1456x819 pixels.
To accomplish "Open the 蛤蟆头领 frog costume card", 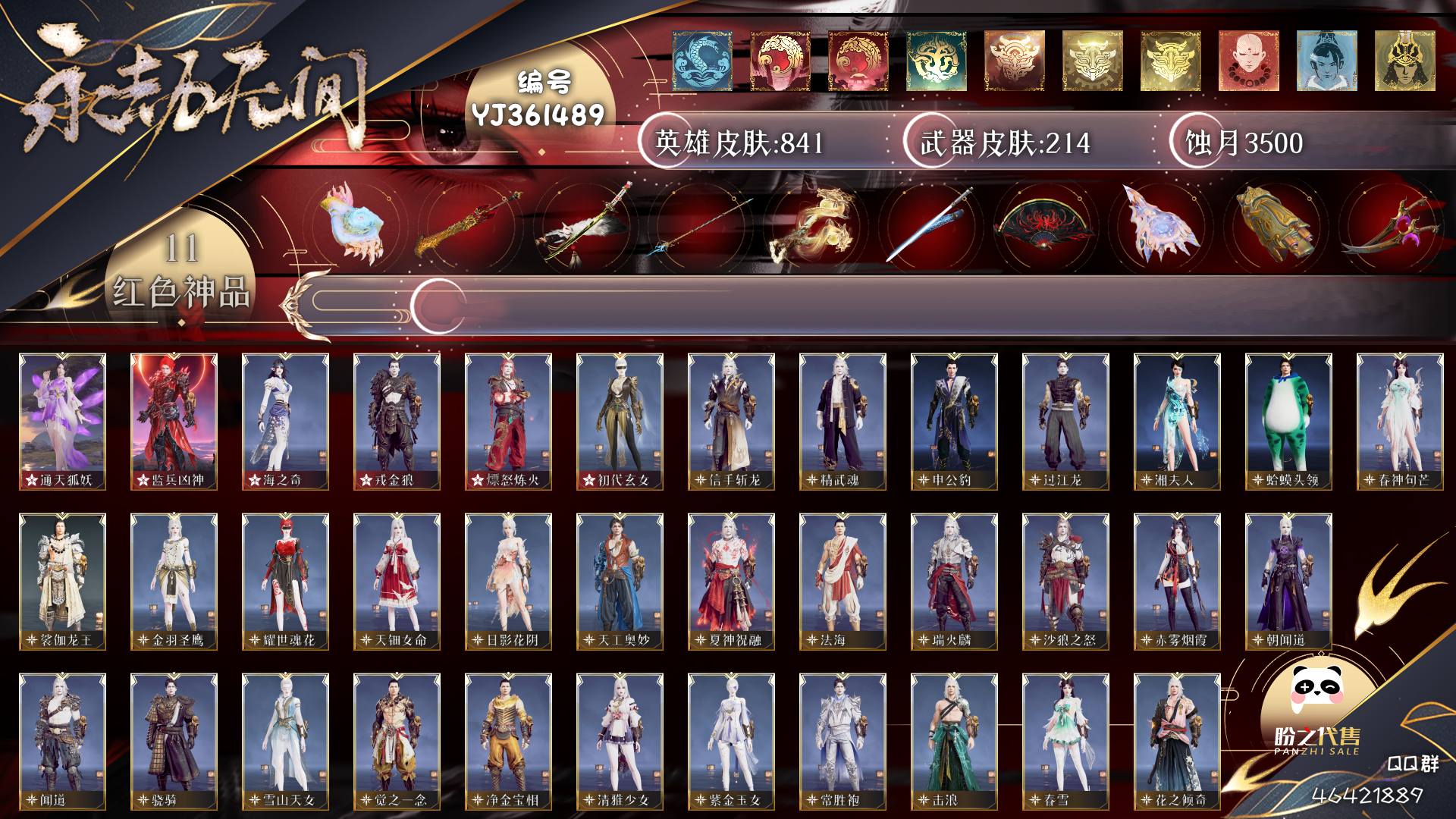I will (x=1288, y=421).
